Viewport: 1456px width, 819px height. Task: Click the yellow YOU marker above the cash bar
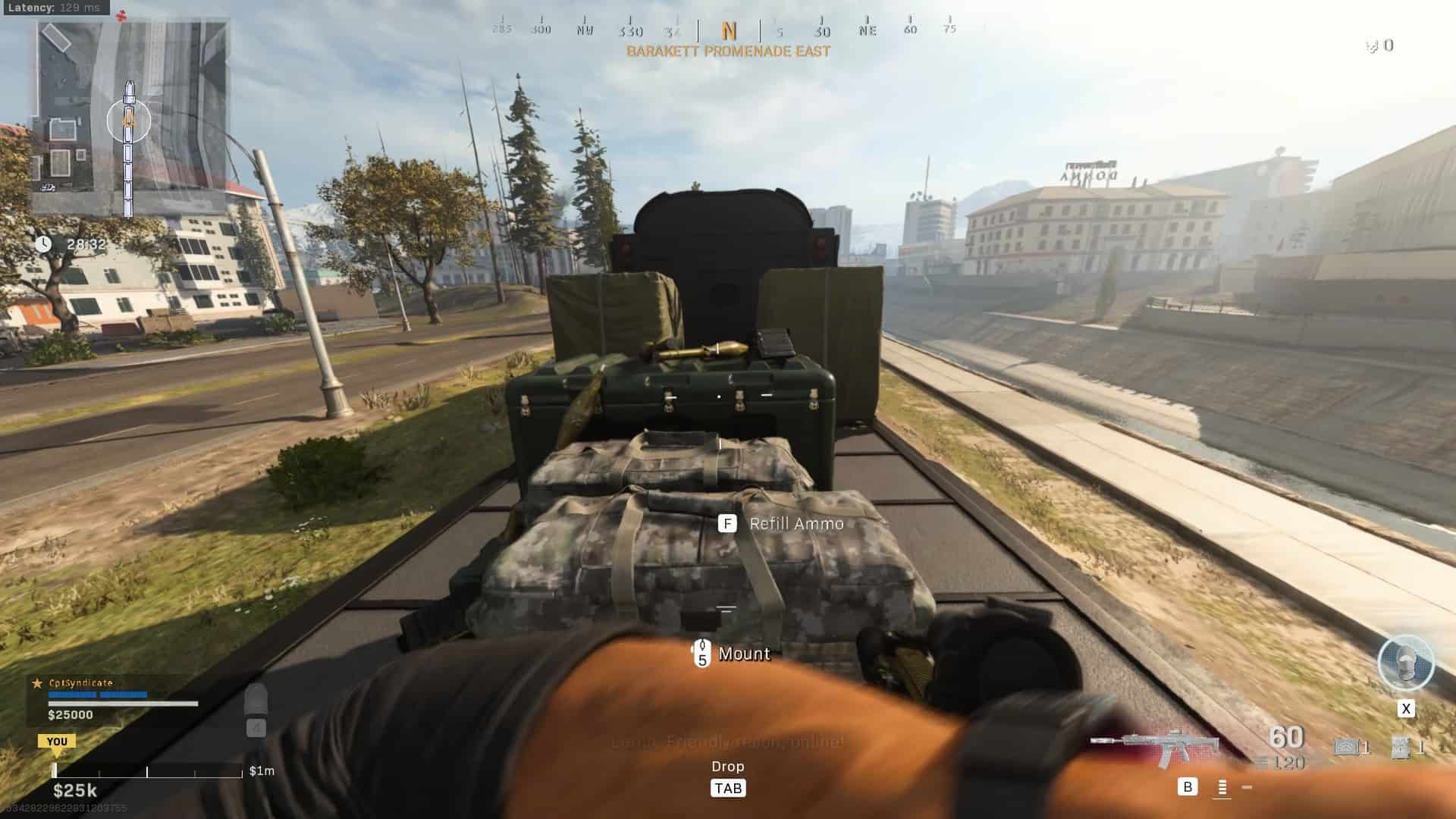[57, 741]
